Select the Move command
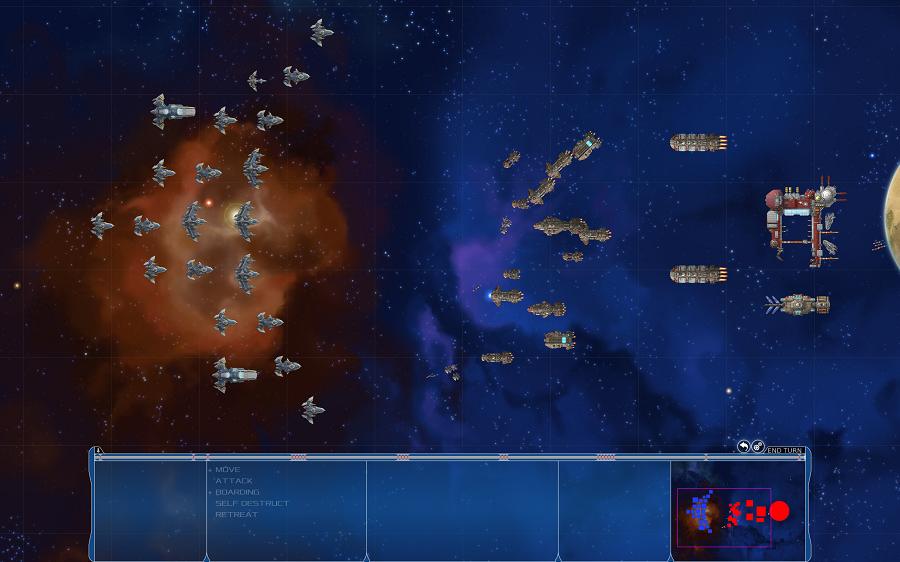Image resolution: width=900 pixels, height=562 pixels. [x=228, y=469]
